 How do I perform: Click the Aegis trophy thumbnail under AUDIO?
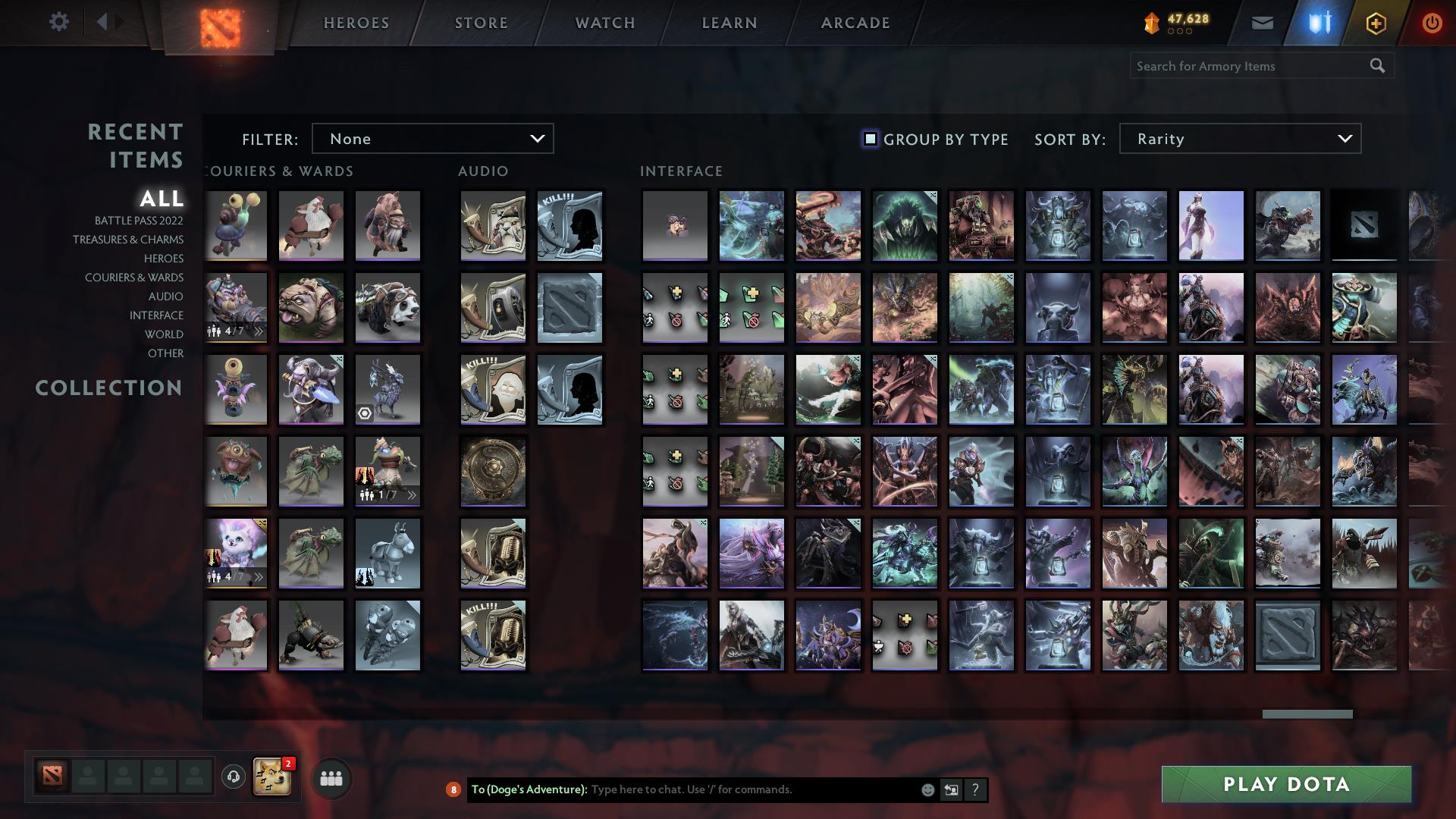tap(492, 471)
